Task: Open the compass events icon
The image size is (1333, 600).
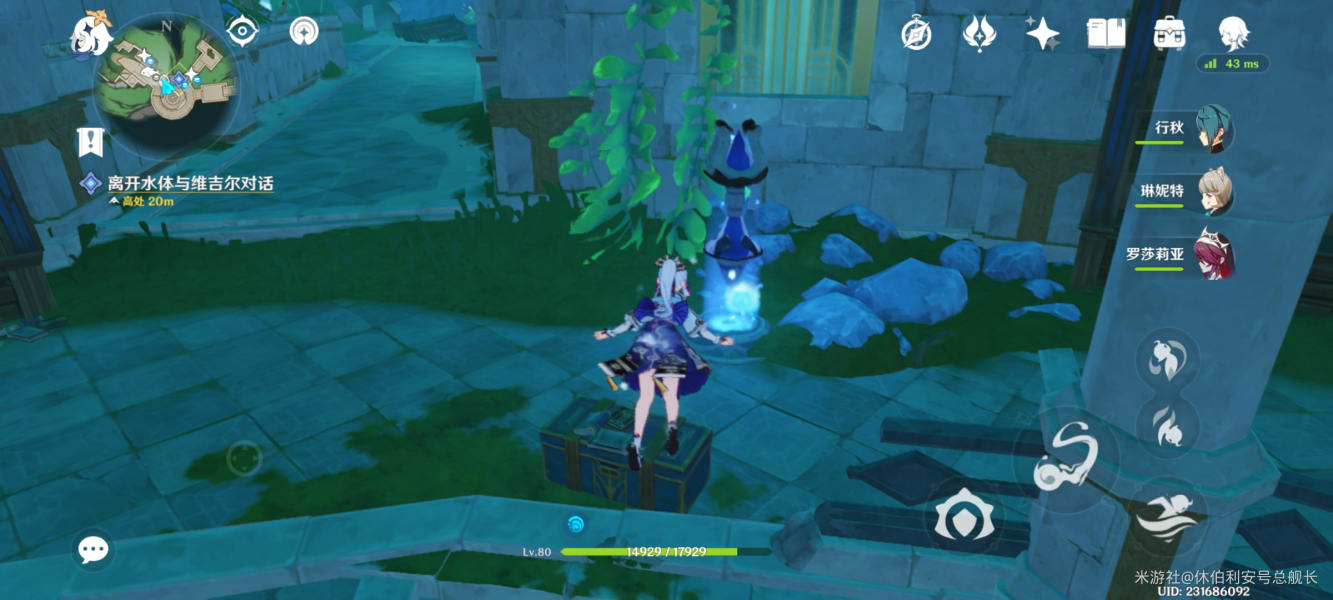Action: point(916,34)
